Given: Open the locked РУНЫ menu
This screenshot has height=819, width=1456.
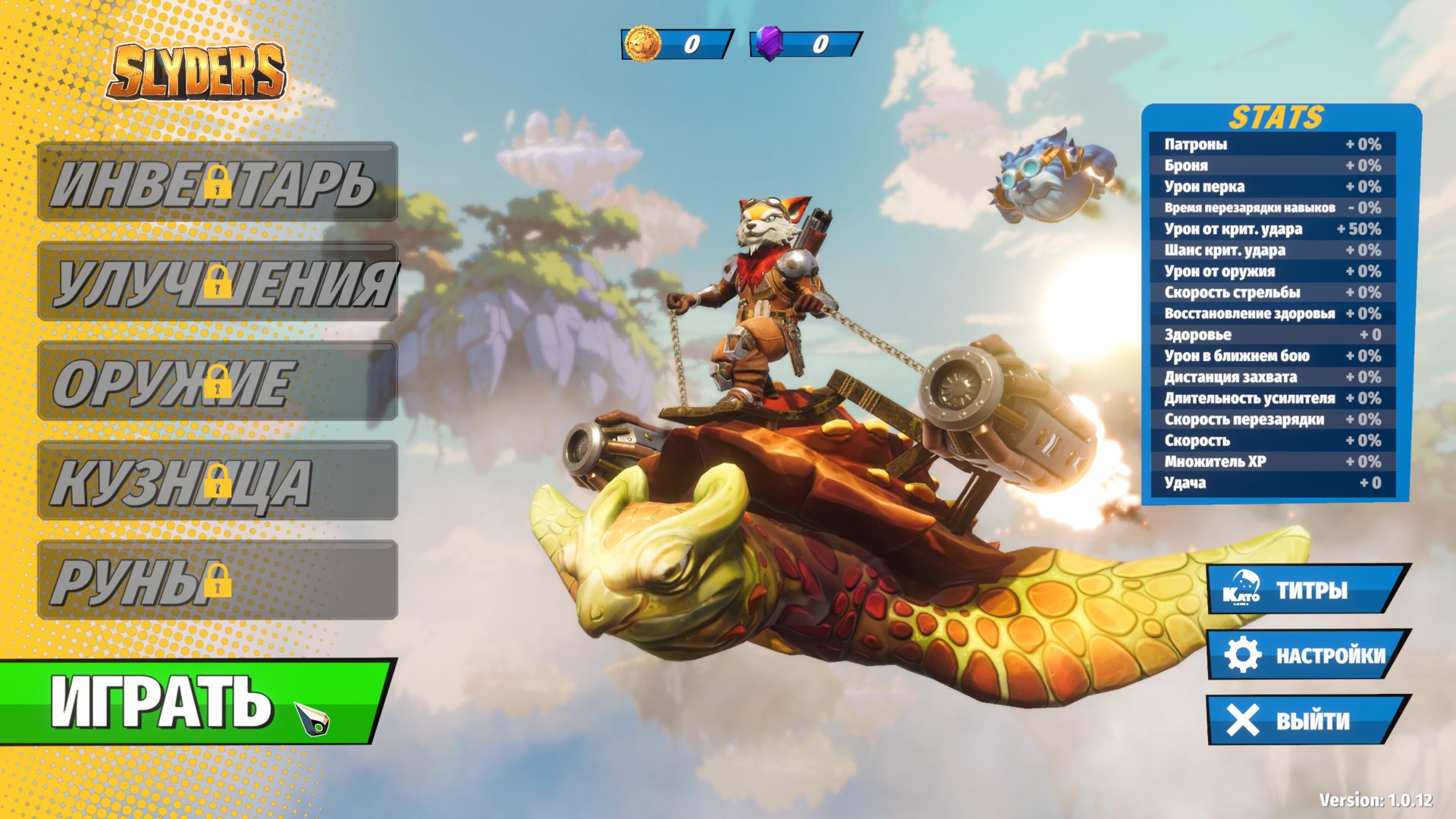Looking at the screenshot, I should click(218, 579).
